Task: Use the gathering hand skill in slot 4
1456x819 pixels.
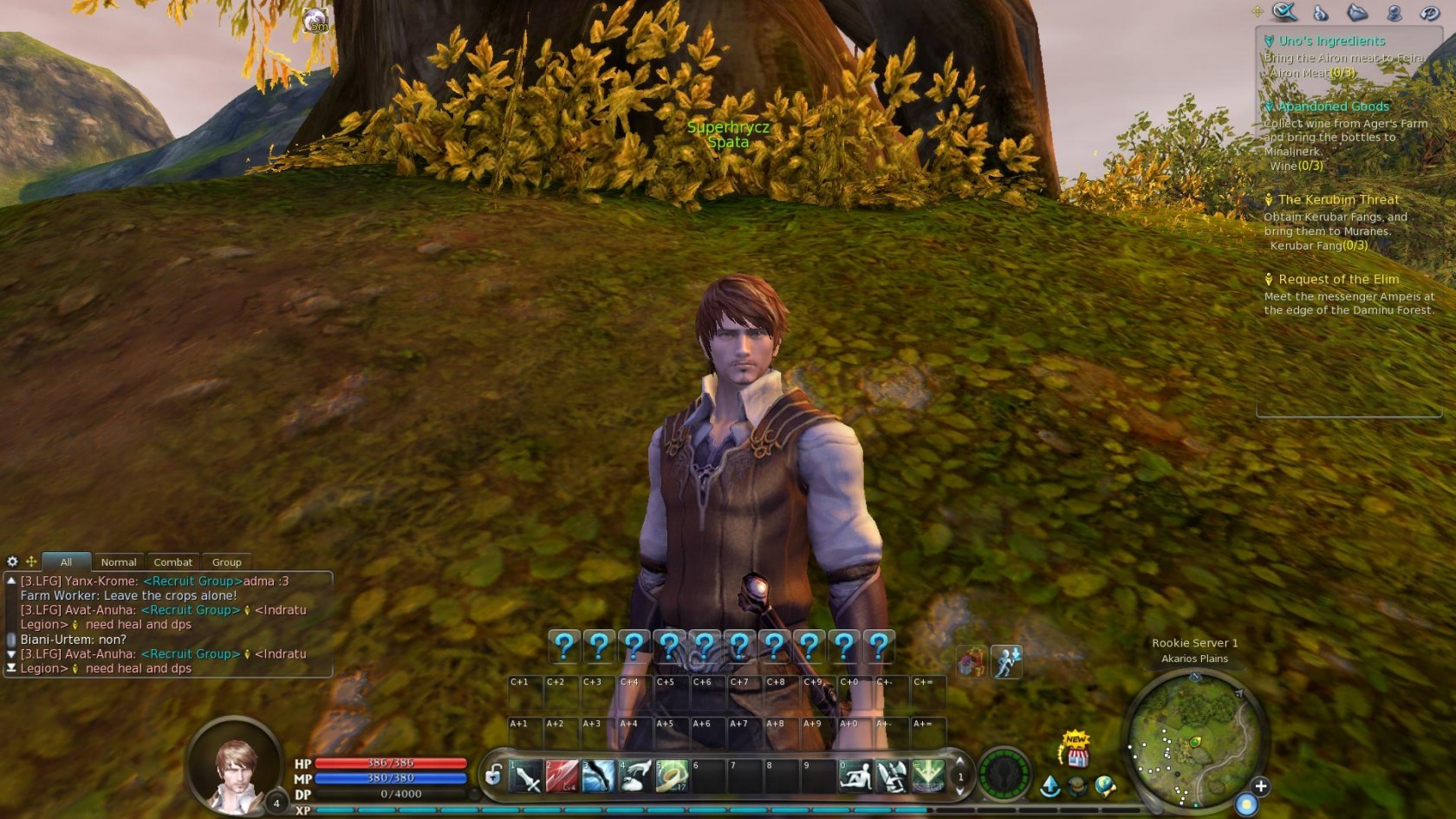Action: pyautogui.click(x=635, y=777)
